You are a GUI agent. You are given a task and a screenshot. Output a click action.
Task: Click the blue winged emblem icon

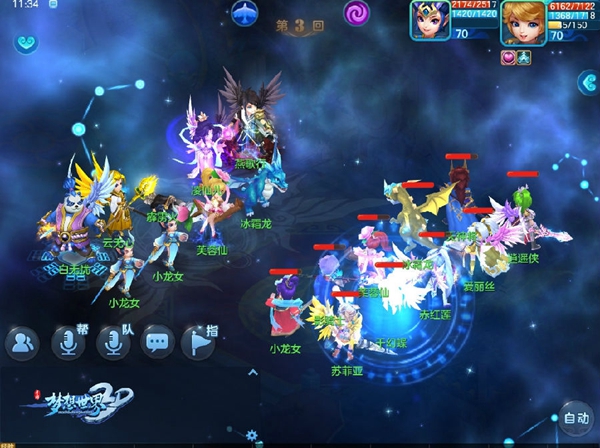tap(245, 14)
